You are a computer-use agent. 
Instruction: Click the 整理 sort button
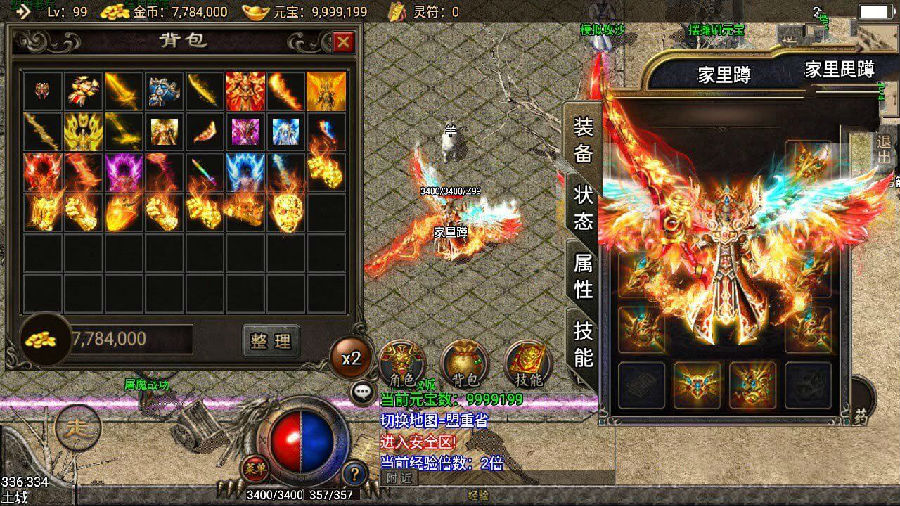[x=271, y=340]
